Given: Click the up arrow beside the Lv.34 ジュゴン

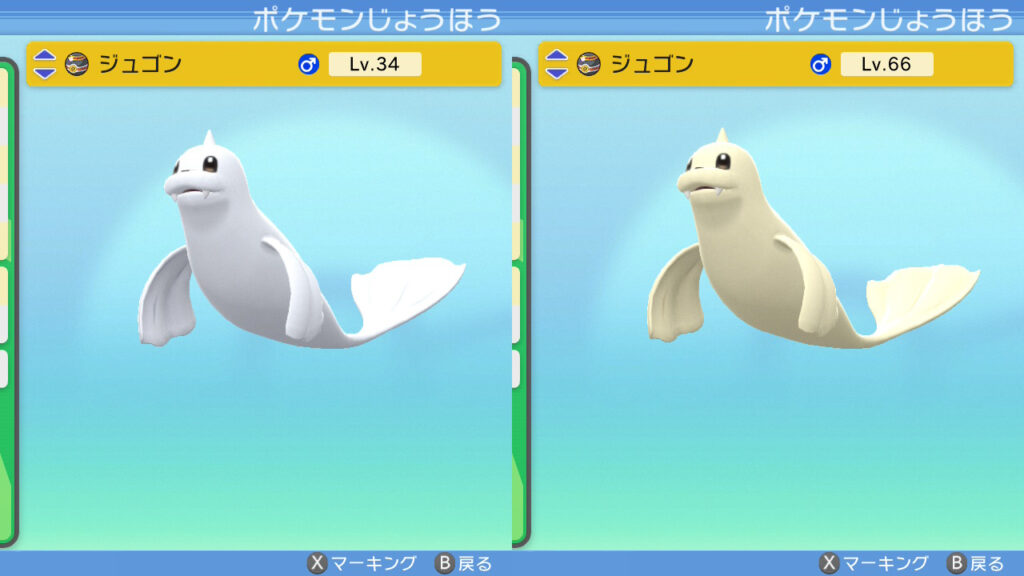Looking at the screenshot, I should (45, 57).
